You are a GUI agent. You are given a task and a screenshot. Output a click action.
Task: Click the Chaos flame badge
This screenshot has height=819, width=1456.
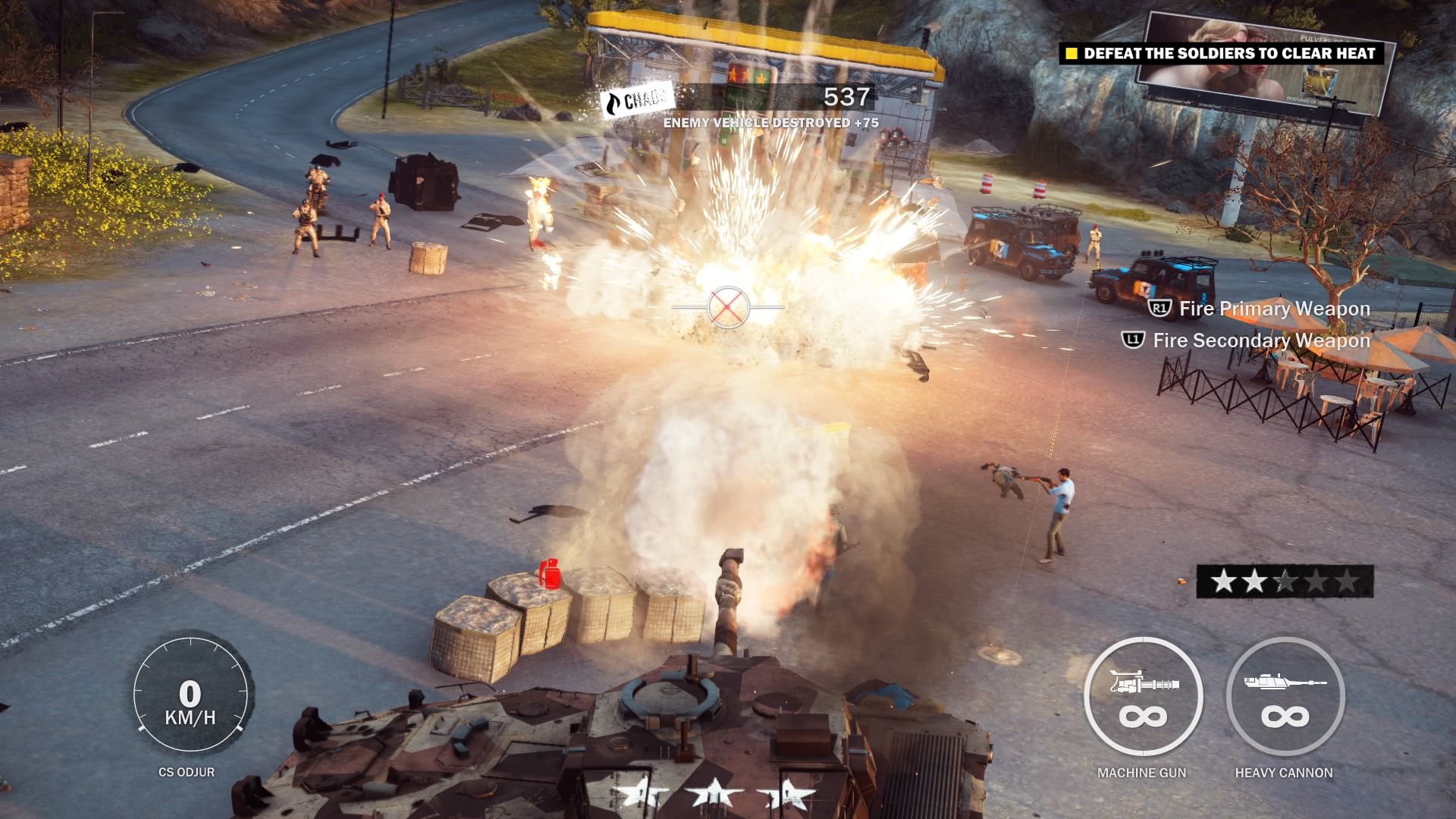(635, 102)
